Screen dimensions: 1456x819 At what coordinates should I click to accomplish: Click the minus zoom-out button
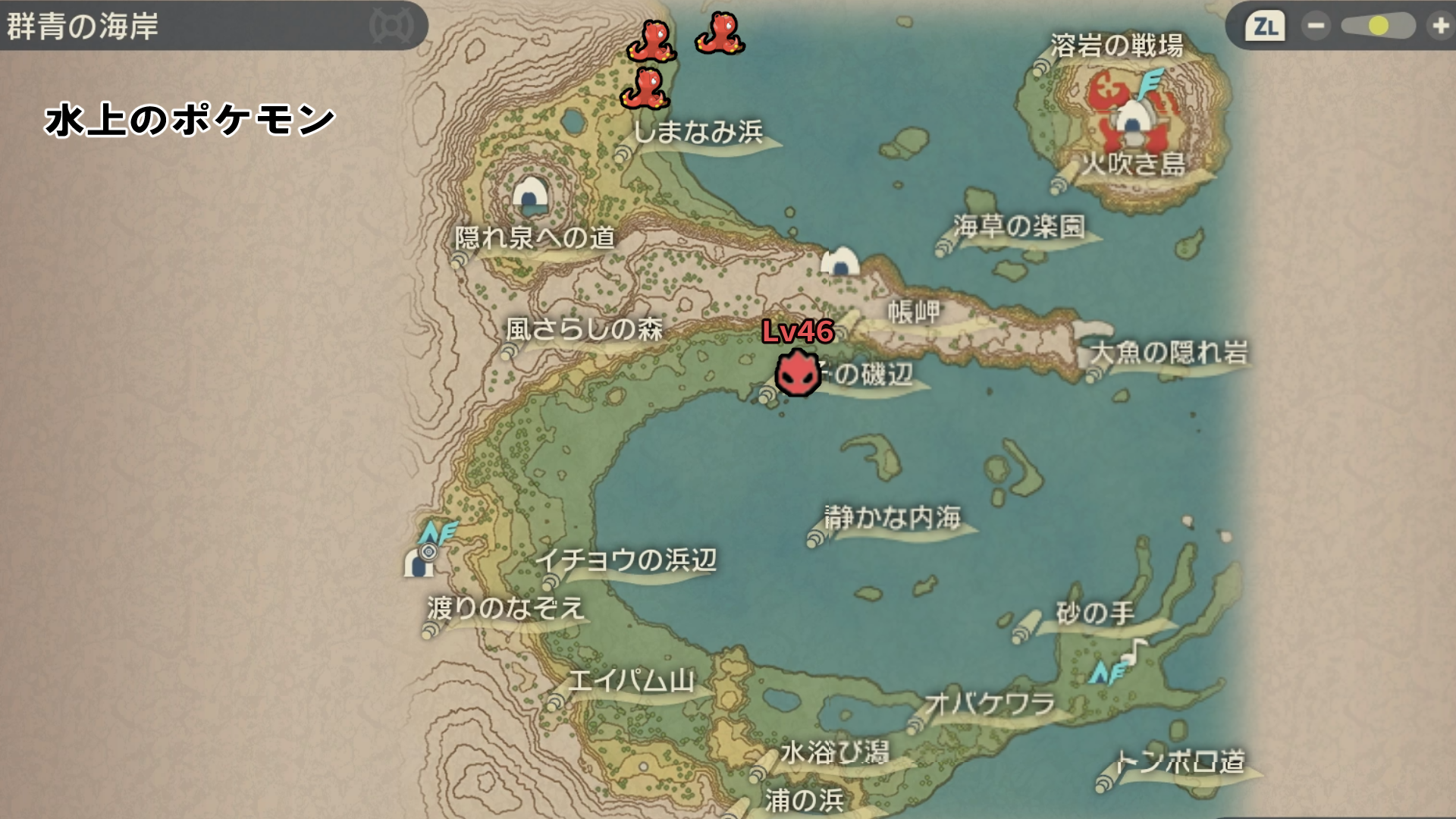[1316, 27]
